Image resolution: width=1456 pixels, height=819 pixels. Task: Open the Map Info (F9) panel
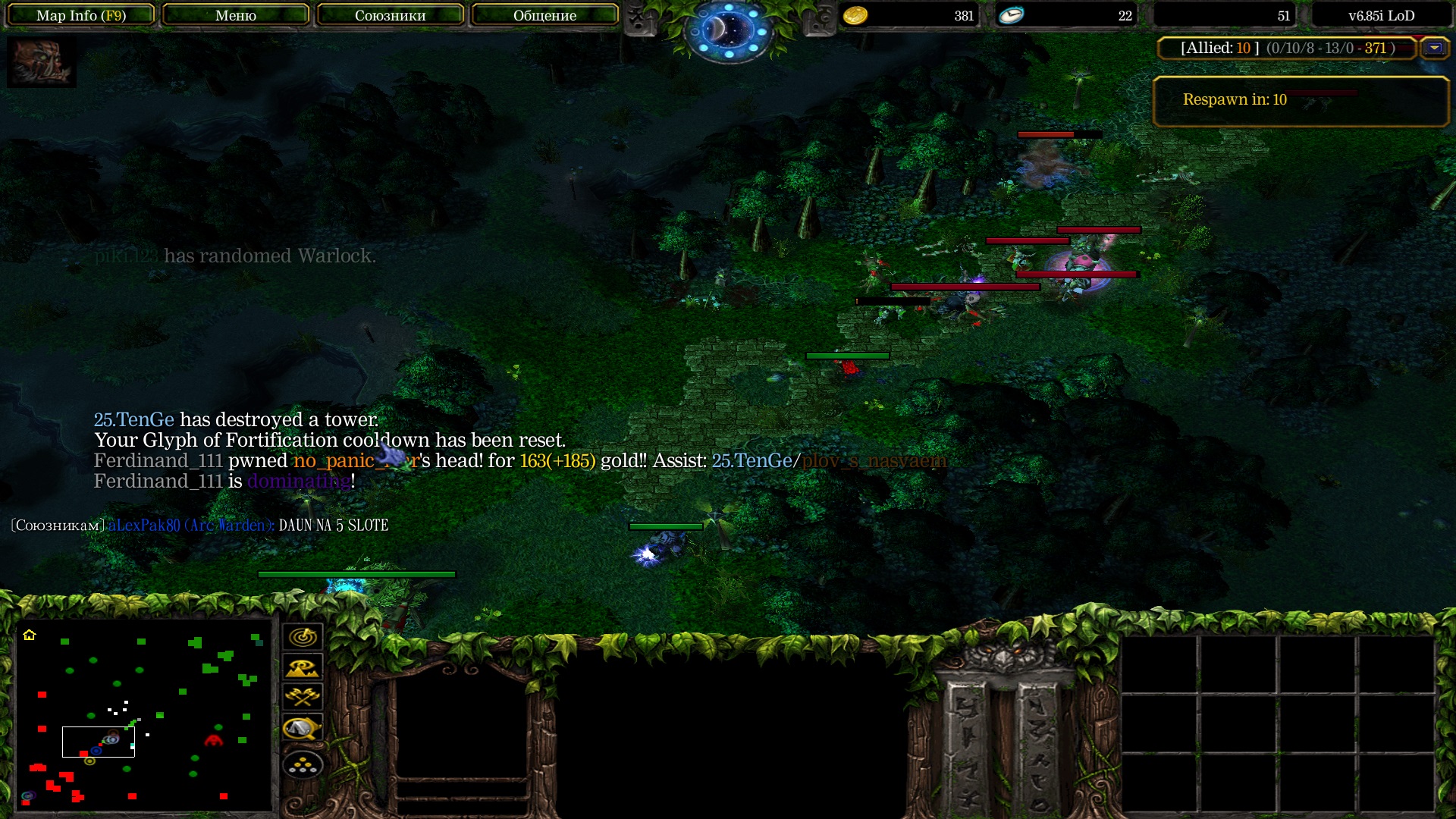81,15
